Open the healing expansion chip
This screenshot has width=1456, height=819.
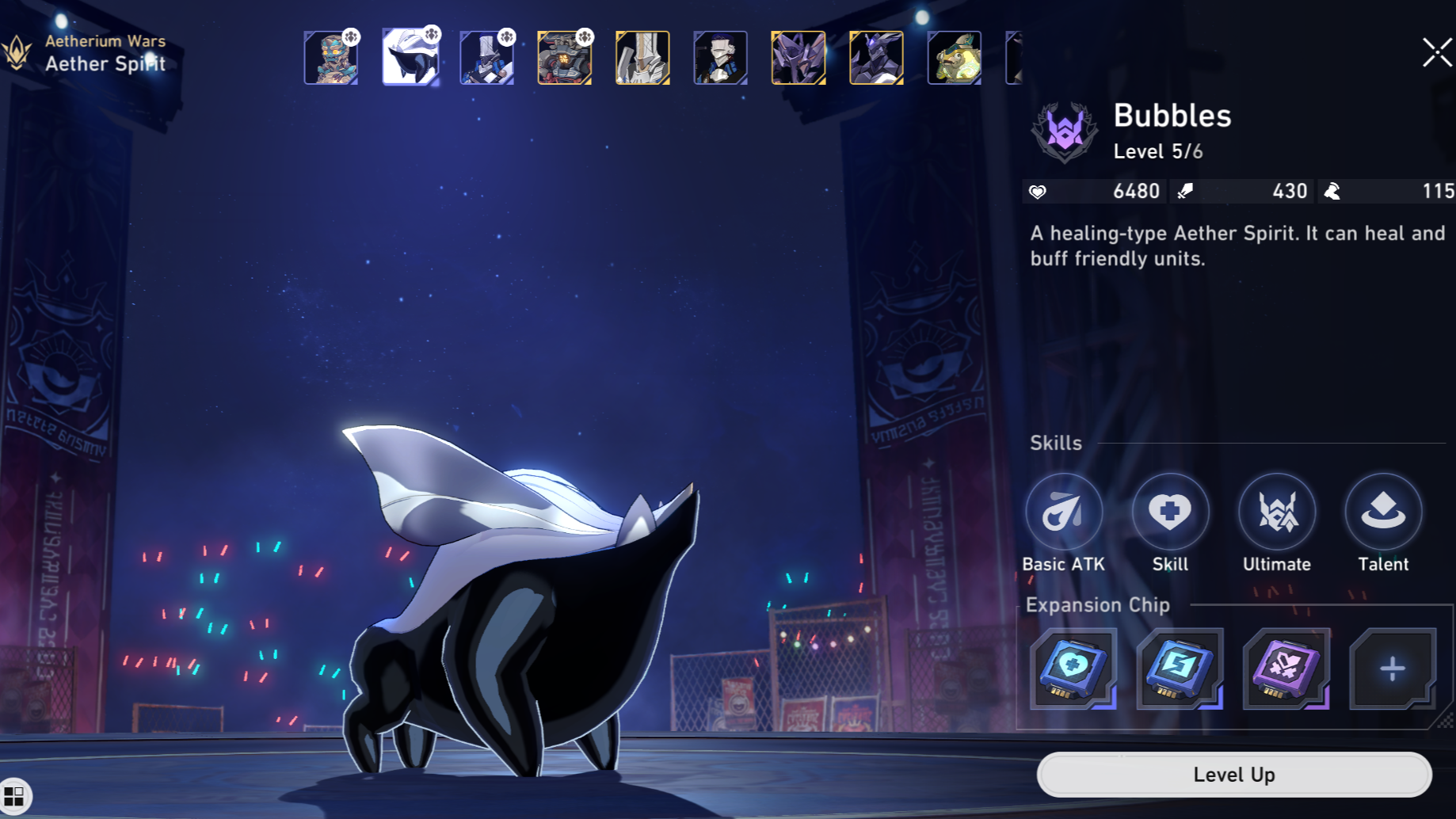pos(1074,671)
